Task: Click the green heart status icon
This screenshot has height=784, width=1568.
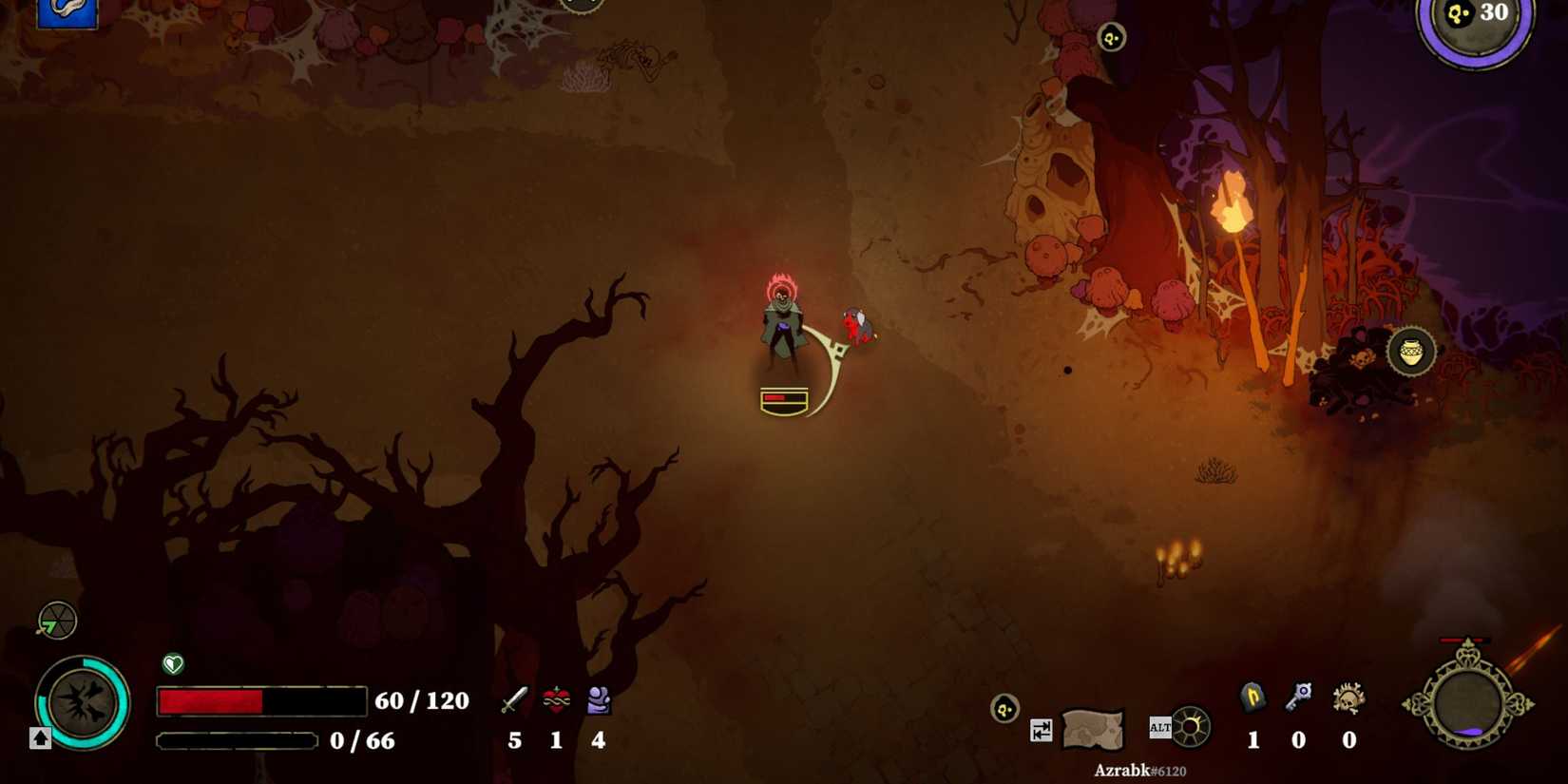Action: click(x=173, y=663)
